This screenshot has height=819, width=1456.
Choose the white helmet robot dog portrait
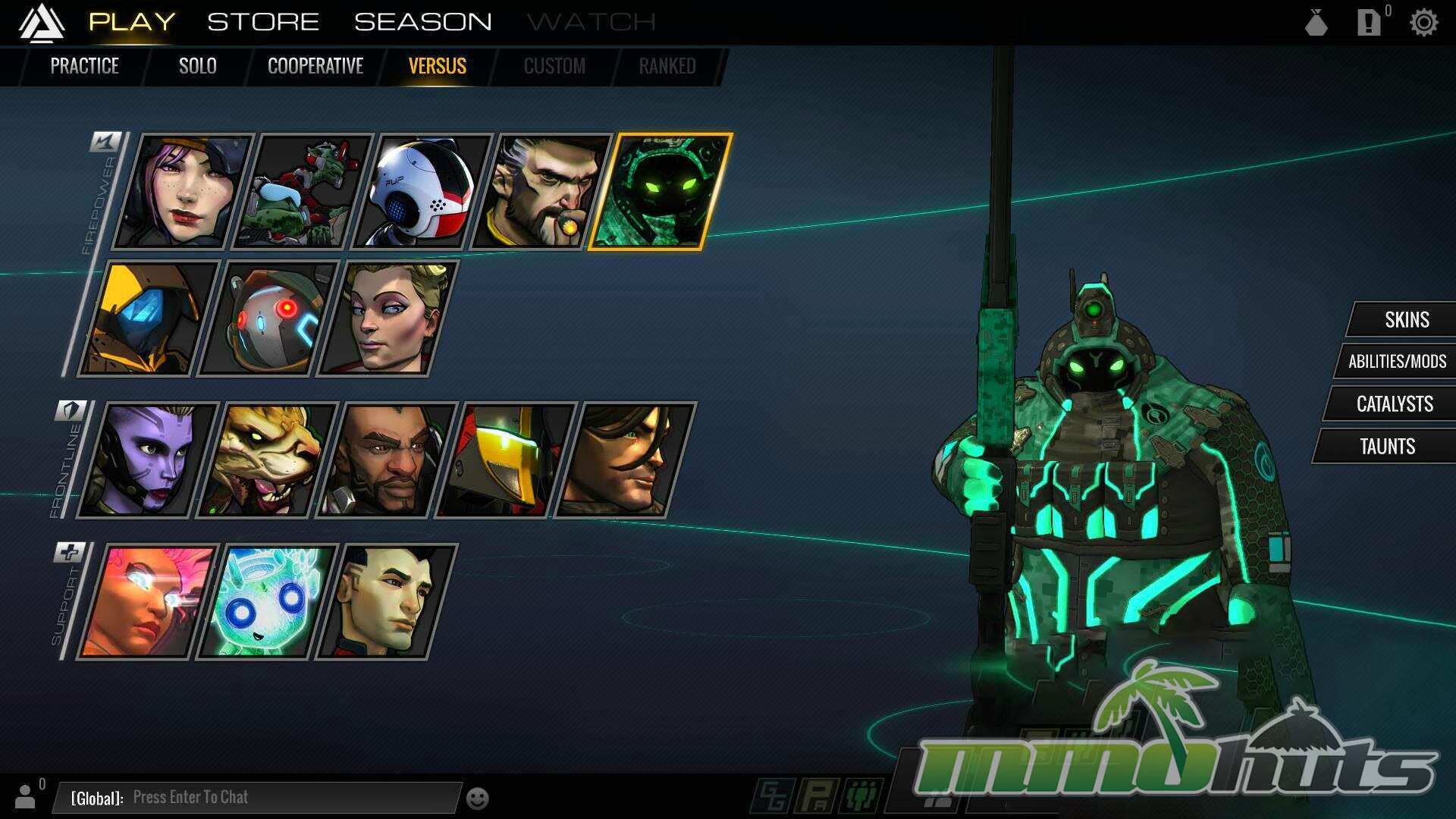422,192
